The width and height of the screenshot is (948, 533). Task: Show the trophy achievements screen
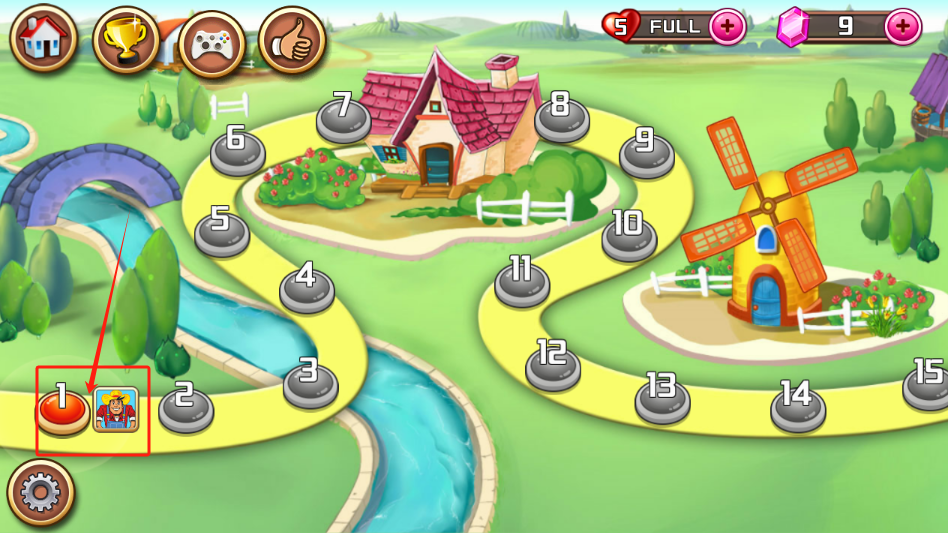pyautogui.click(x=126, y=40)
